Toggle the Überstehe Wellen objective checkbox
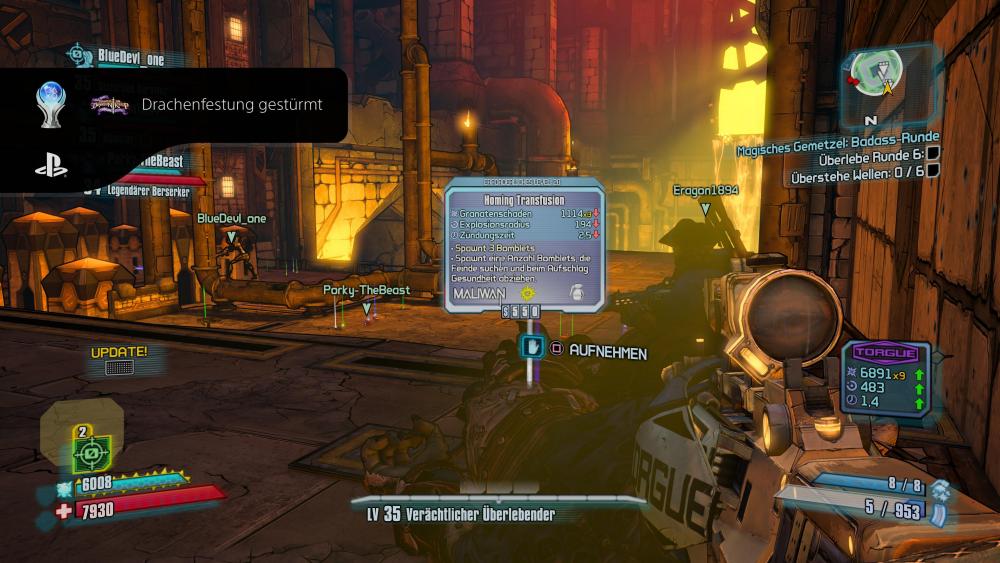This screenshot has height=563, width=1000. (932, 171)
